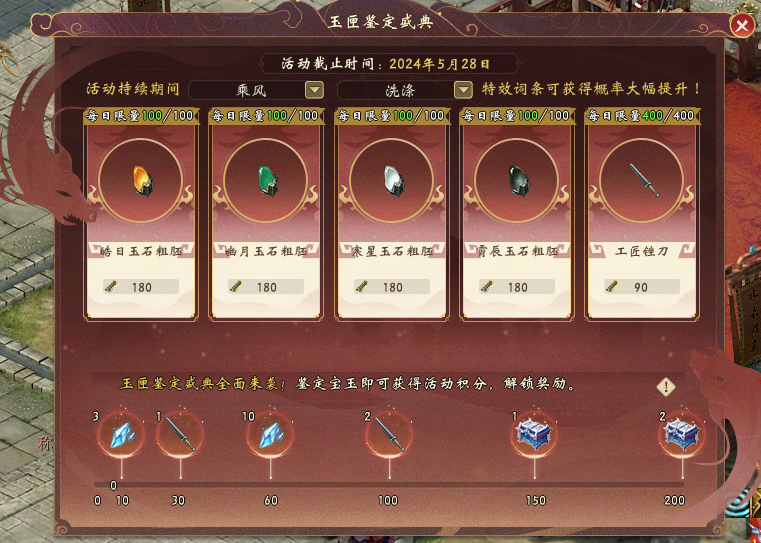The height and width of the screenshot is (543, 761).
Task: Buy 霄辰玉石粗胚 for 180
Action: point(517,287)
